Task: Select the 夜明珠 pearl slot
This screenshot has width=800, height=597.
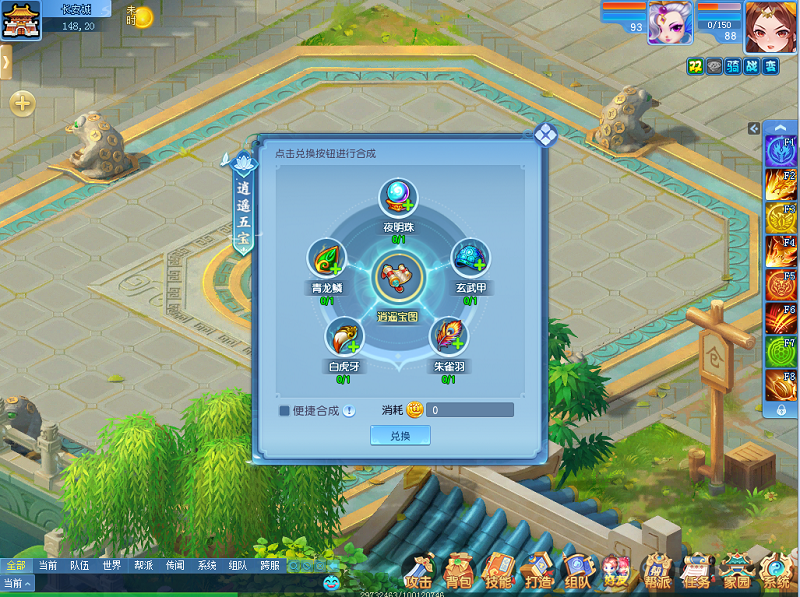Action: point(398,198)
